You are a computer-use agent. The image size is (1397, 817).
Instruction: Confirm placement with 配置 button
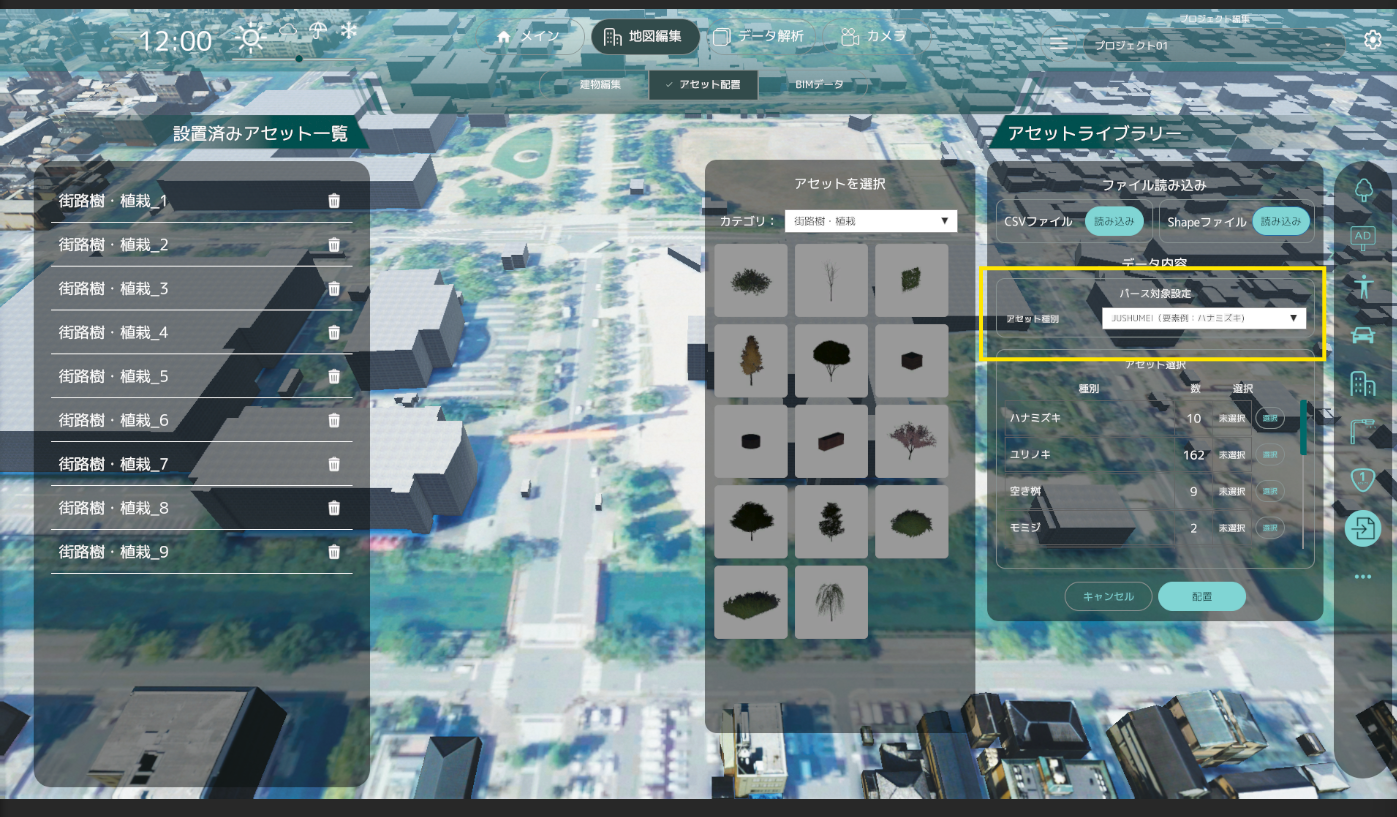pyautogui.click(x=1201, y=596)
